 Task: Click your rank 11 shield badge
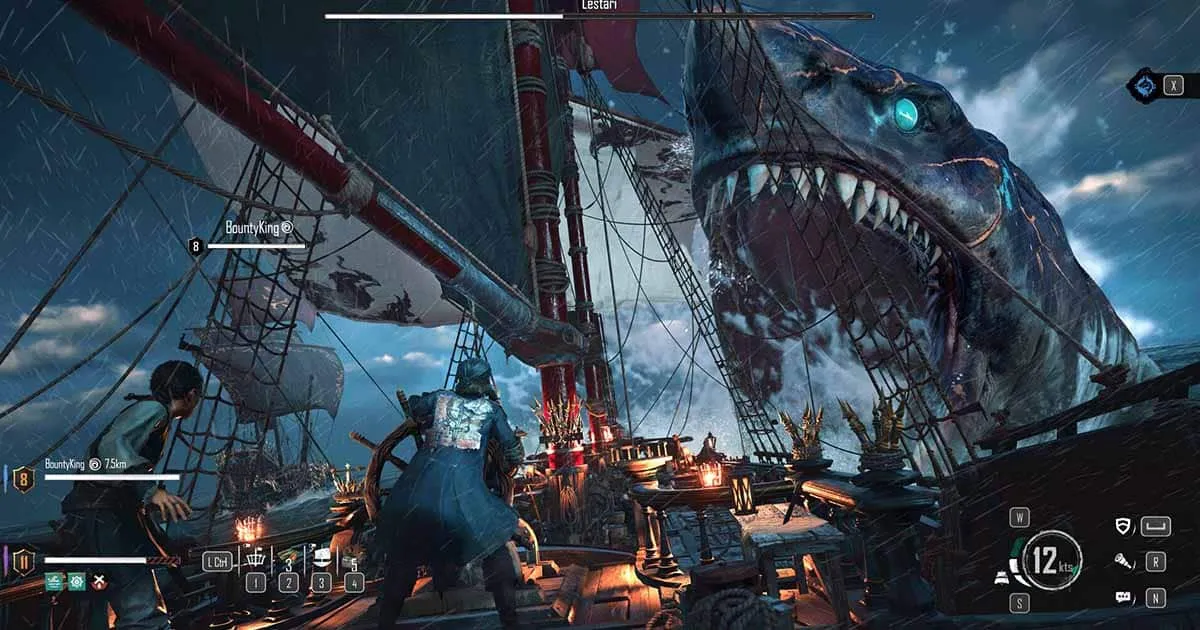pyautogui.click(x=24, y=561)
